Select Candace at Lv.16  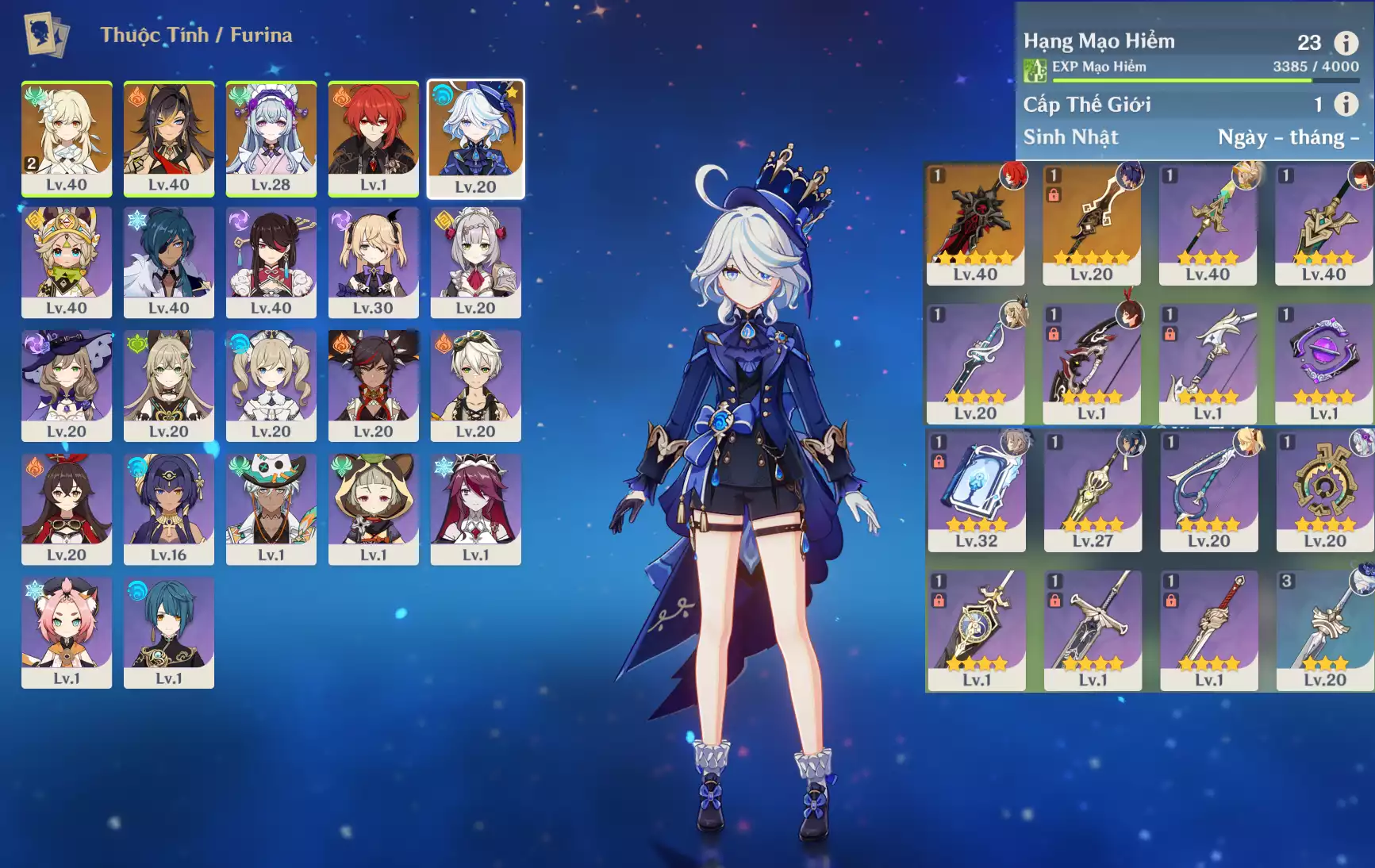coord(168,509)
